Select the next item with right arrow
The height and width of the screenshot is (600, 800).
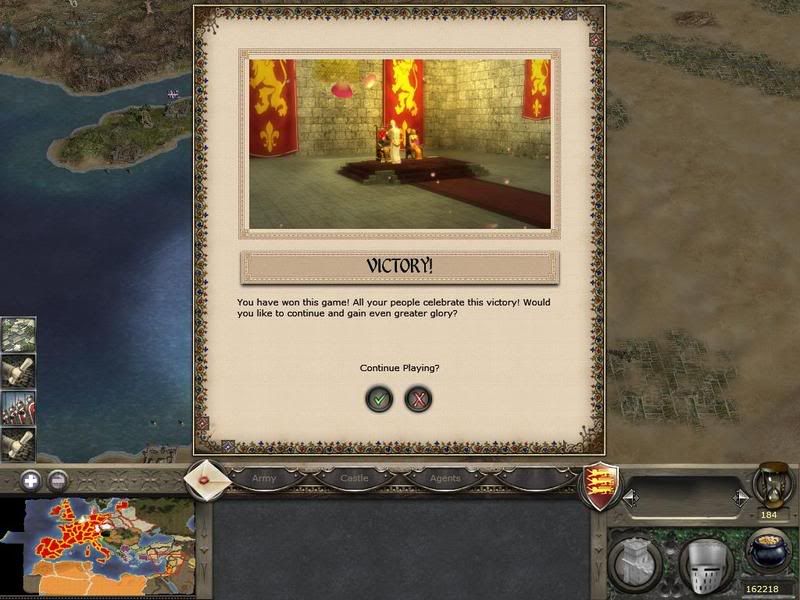[739, 496]
